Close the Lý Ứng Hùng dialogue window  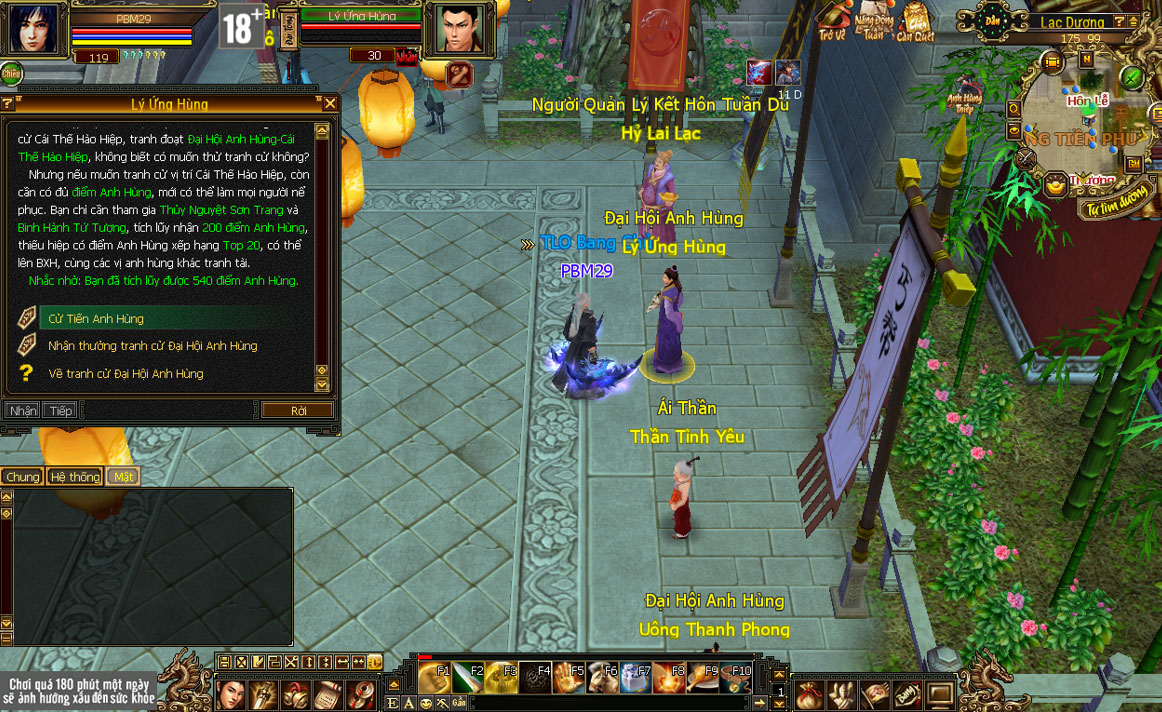[x=331, y=103]
